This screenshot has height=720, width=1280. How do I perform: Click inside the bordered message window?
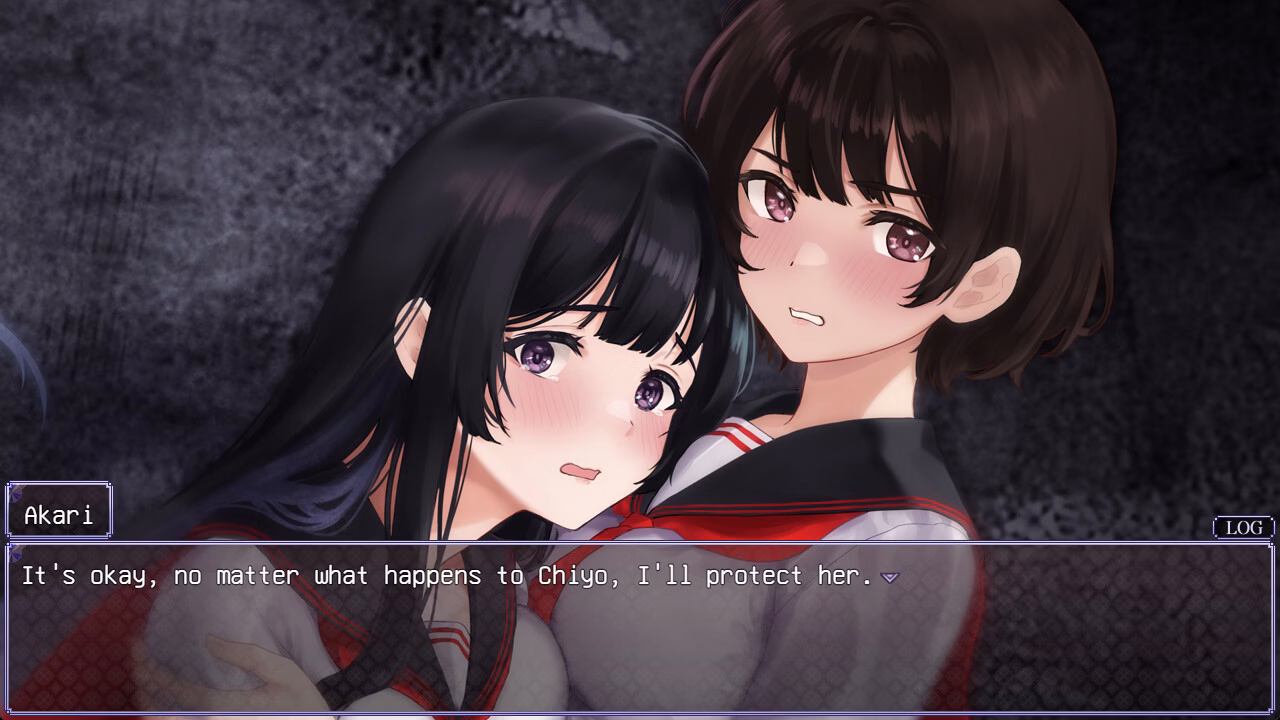click(640, 630)
